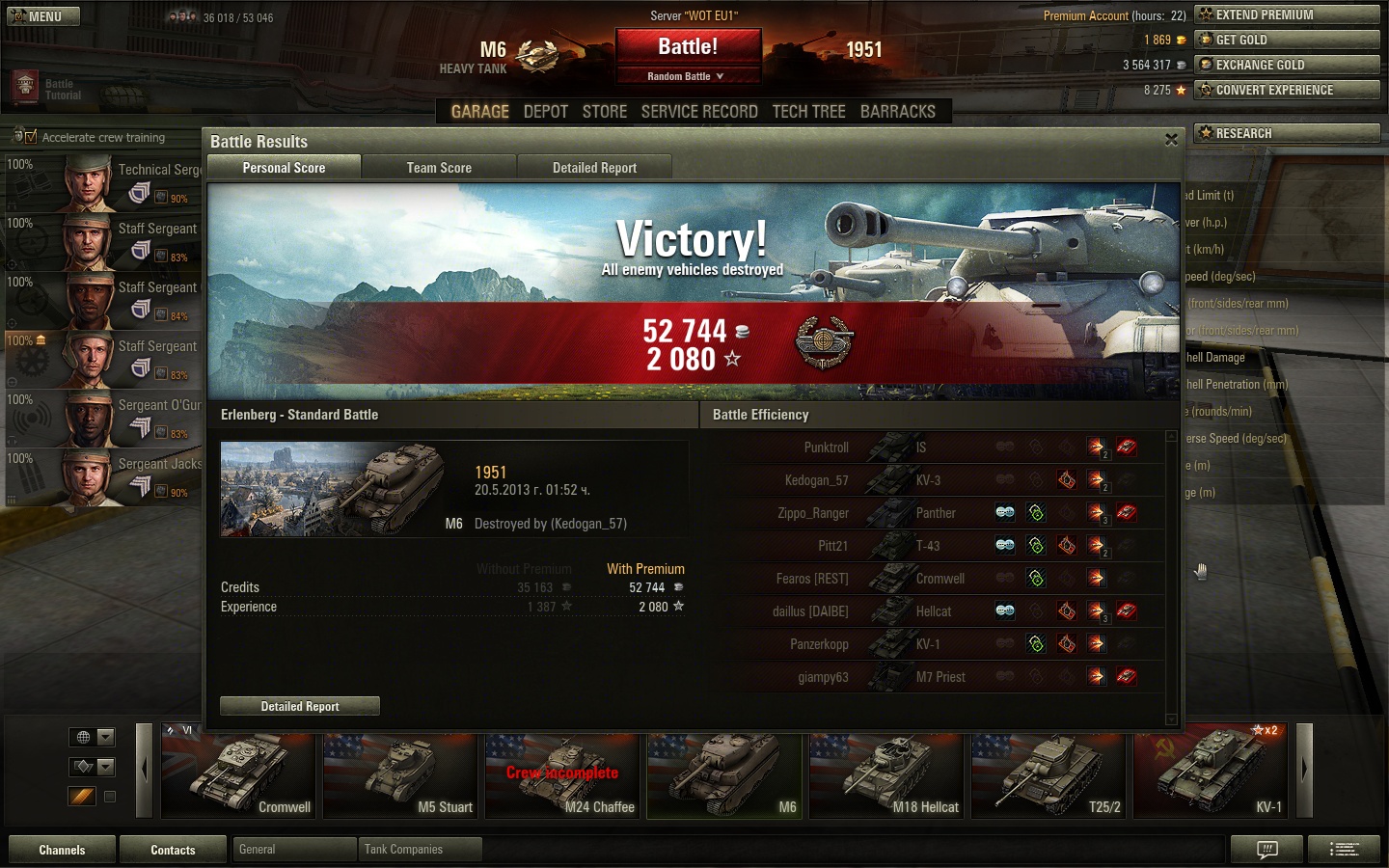This screenshot has height=868, width=1389.
Task: Choose the M18 Hellcat tank thumbnail
Action: [x=887, y=770]
